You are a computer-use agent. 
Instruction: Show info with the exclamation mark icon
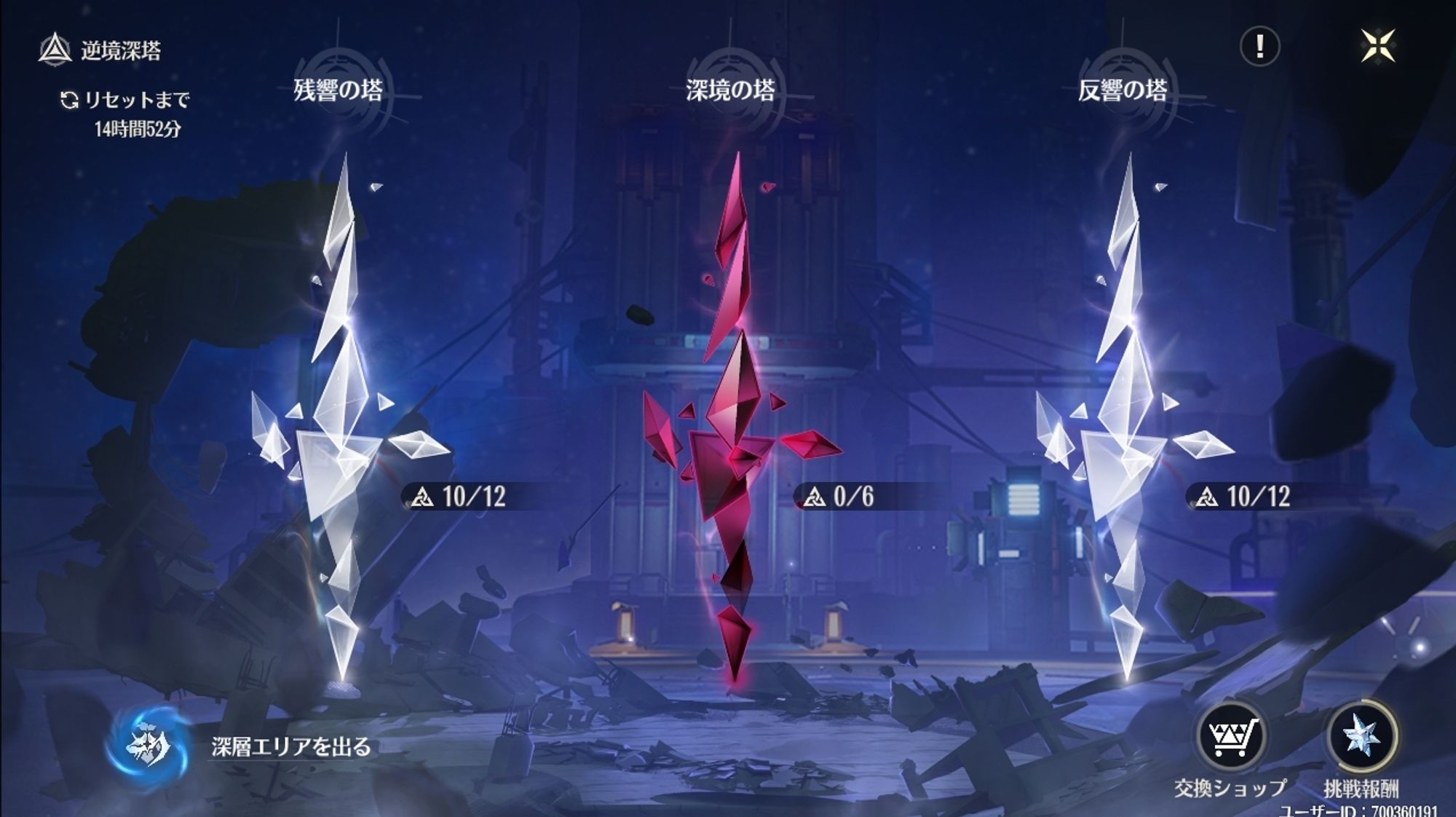pyautogui.click(x=1259, y=47)
